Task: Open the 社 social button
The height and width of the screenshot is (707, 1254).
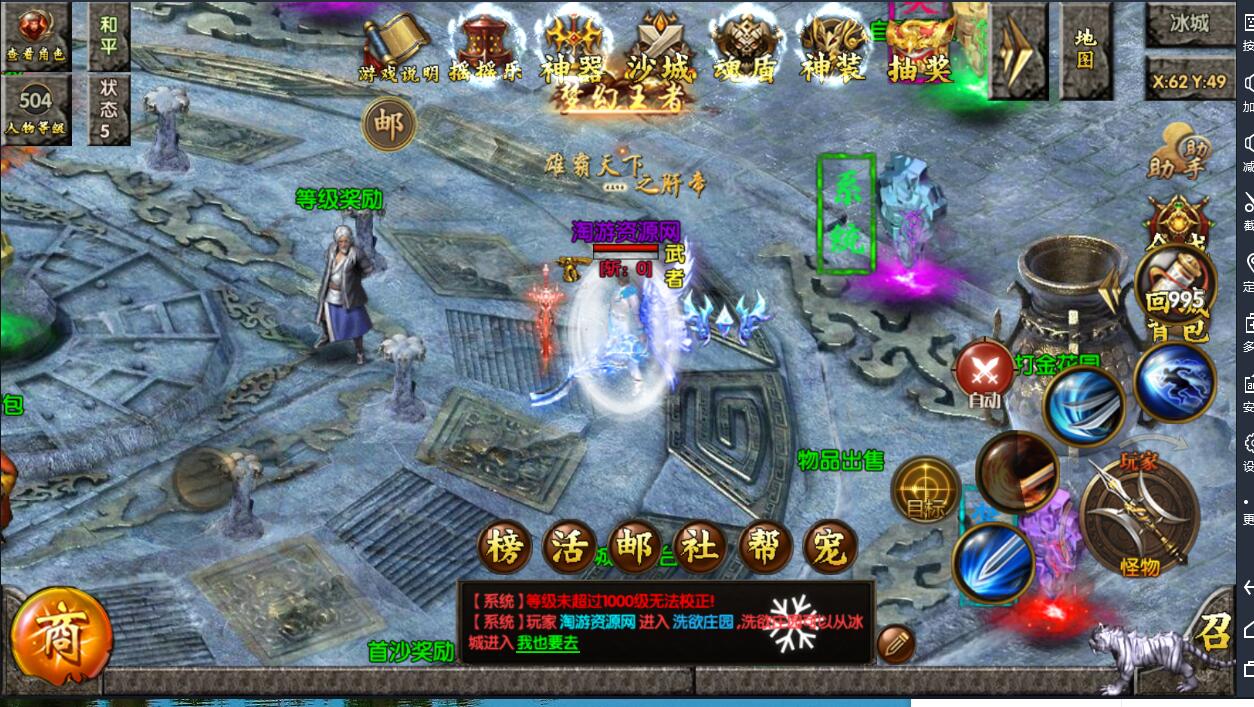Action: (x=700, y=547)
